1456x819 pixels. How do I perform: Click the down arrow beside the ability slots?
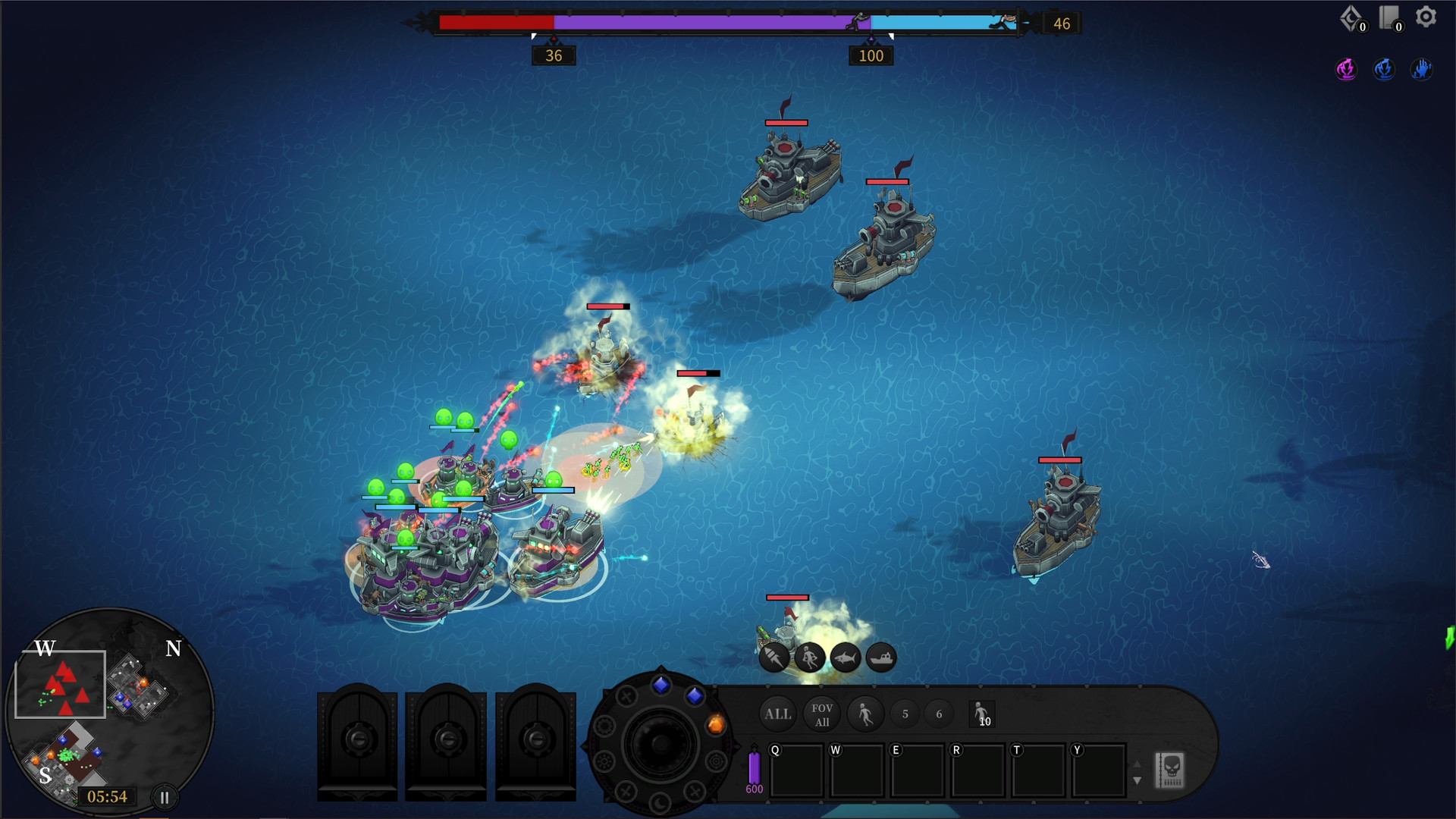(1137, 780)
